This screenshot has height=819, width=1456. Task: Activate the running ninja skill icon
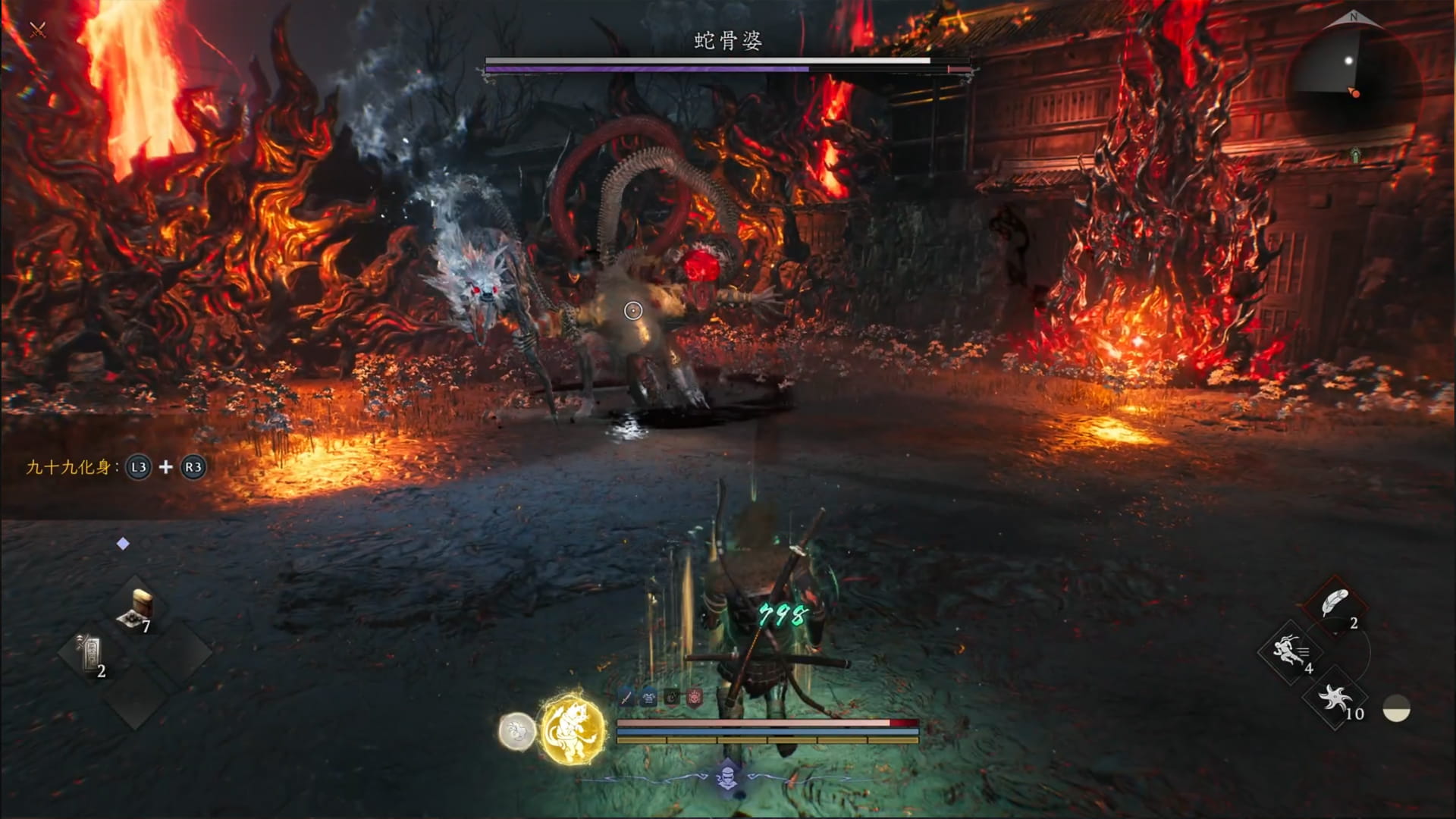tap(1291, 651)
